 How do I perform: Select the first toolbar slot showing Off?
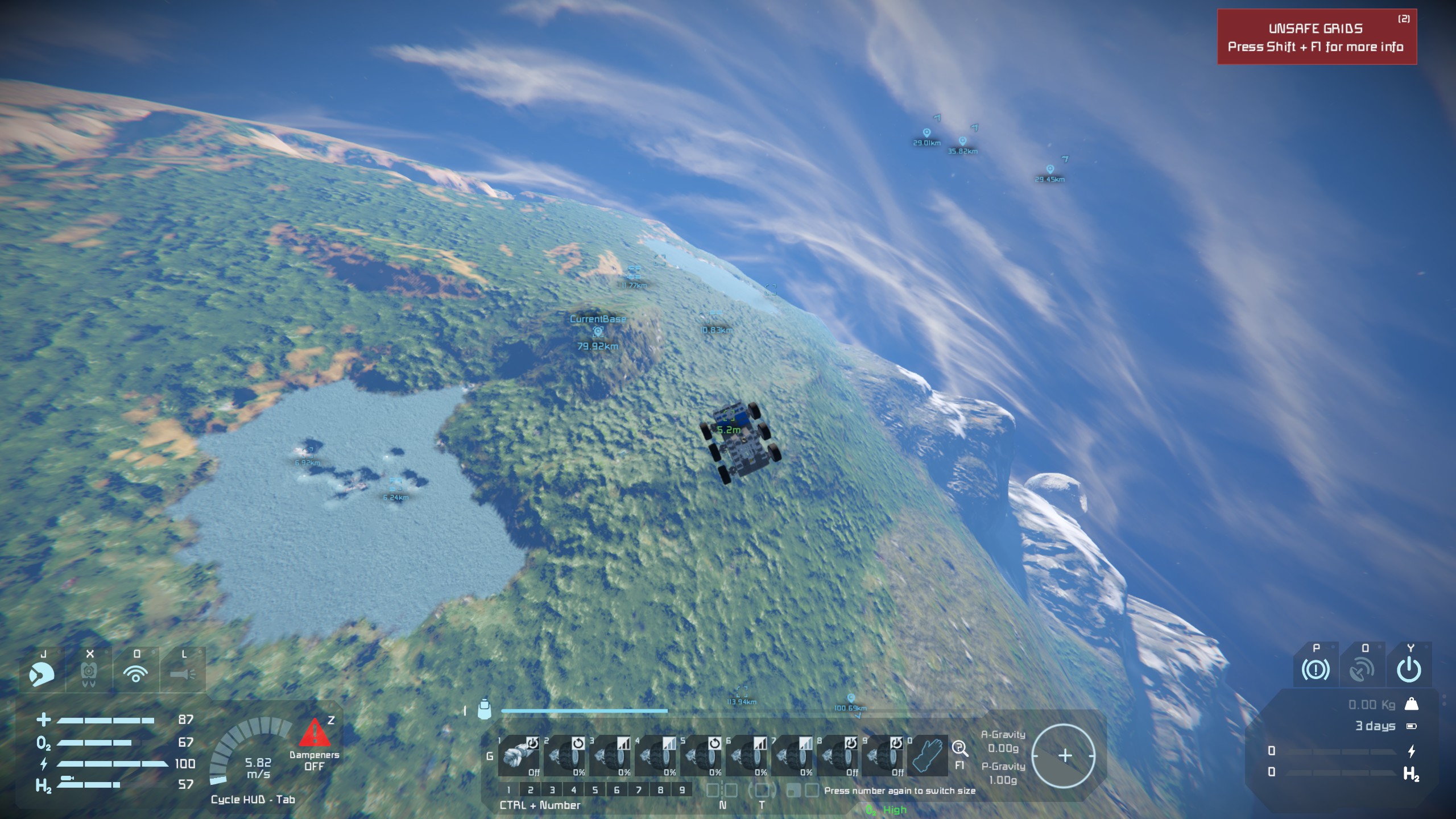point(519,756)
